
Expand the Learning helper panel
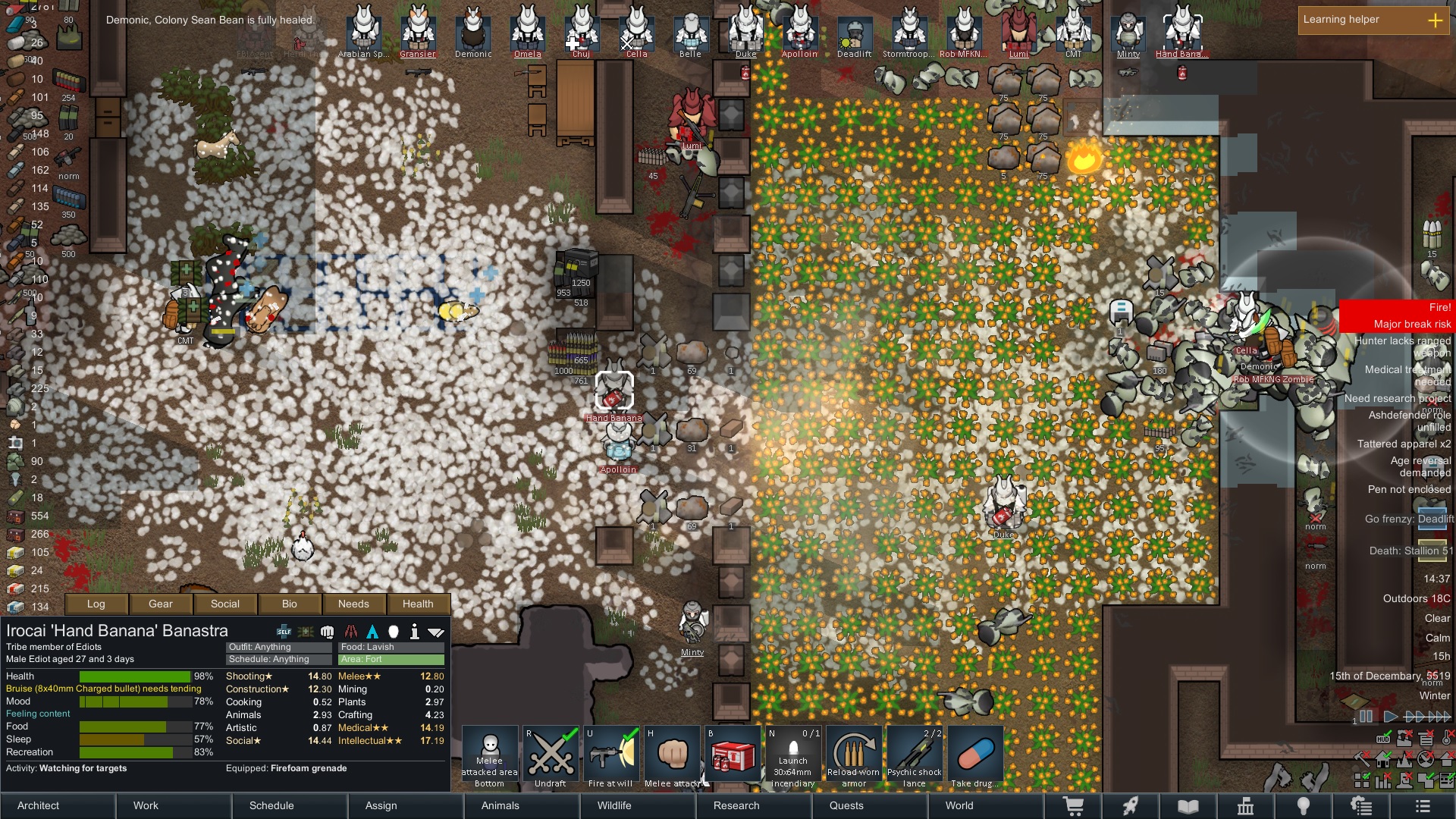1435,20
